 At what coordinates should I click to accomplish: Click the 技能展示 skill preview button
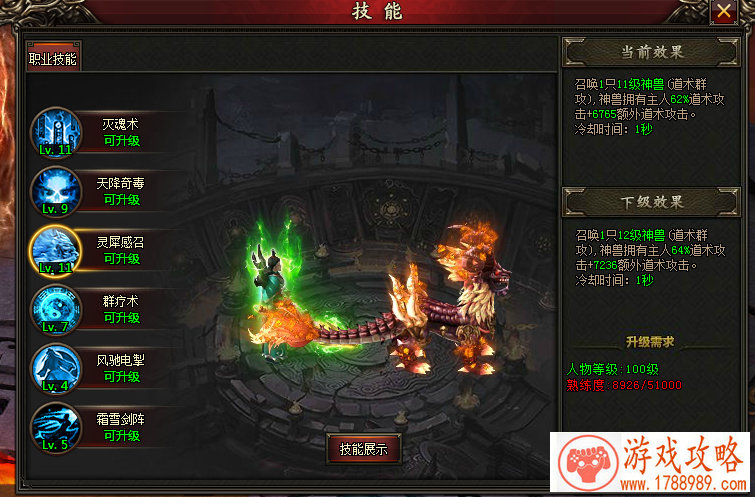(363, 449)
